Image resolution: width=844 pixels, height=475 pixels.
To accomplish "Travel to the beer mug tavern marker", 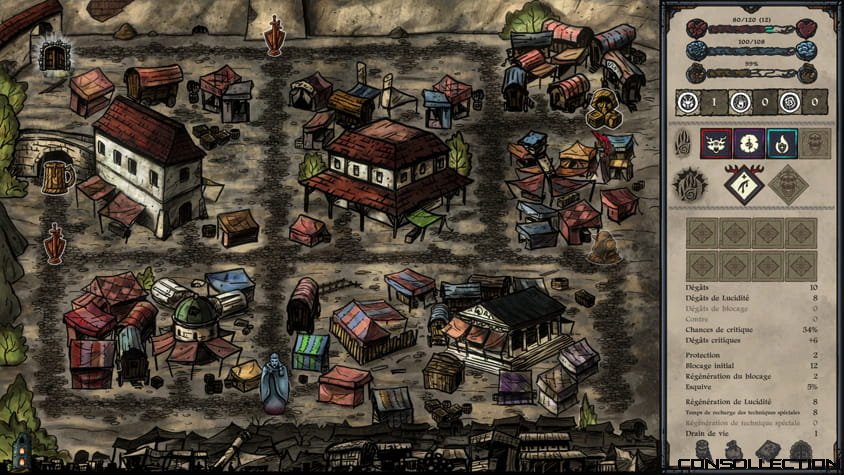I will (x=58, y=177).
